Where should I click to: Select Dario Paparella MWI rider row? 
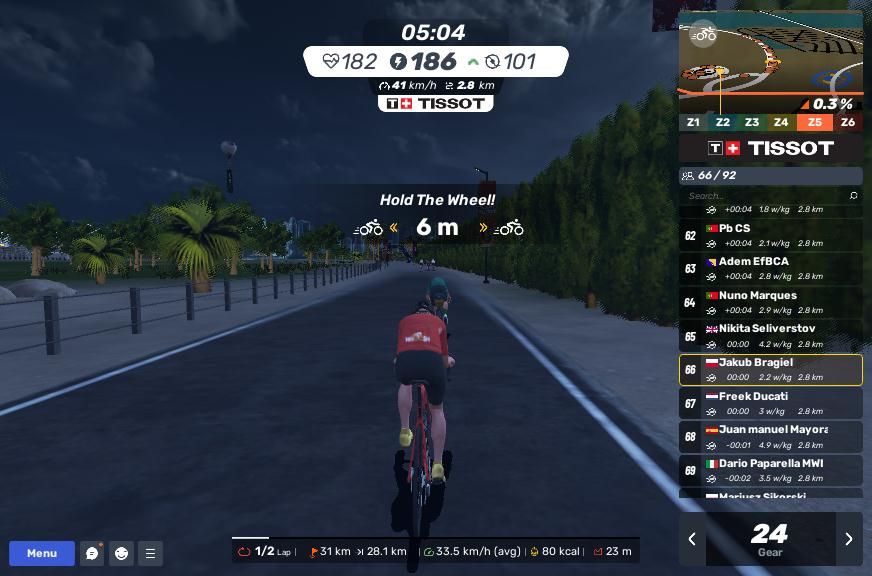(x=770, y=470)
